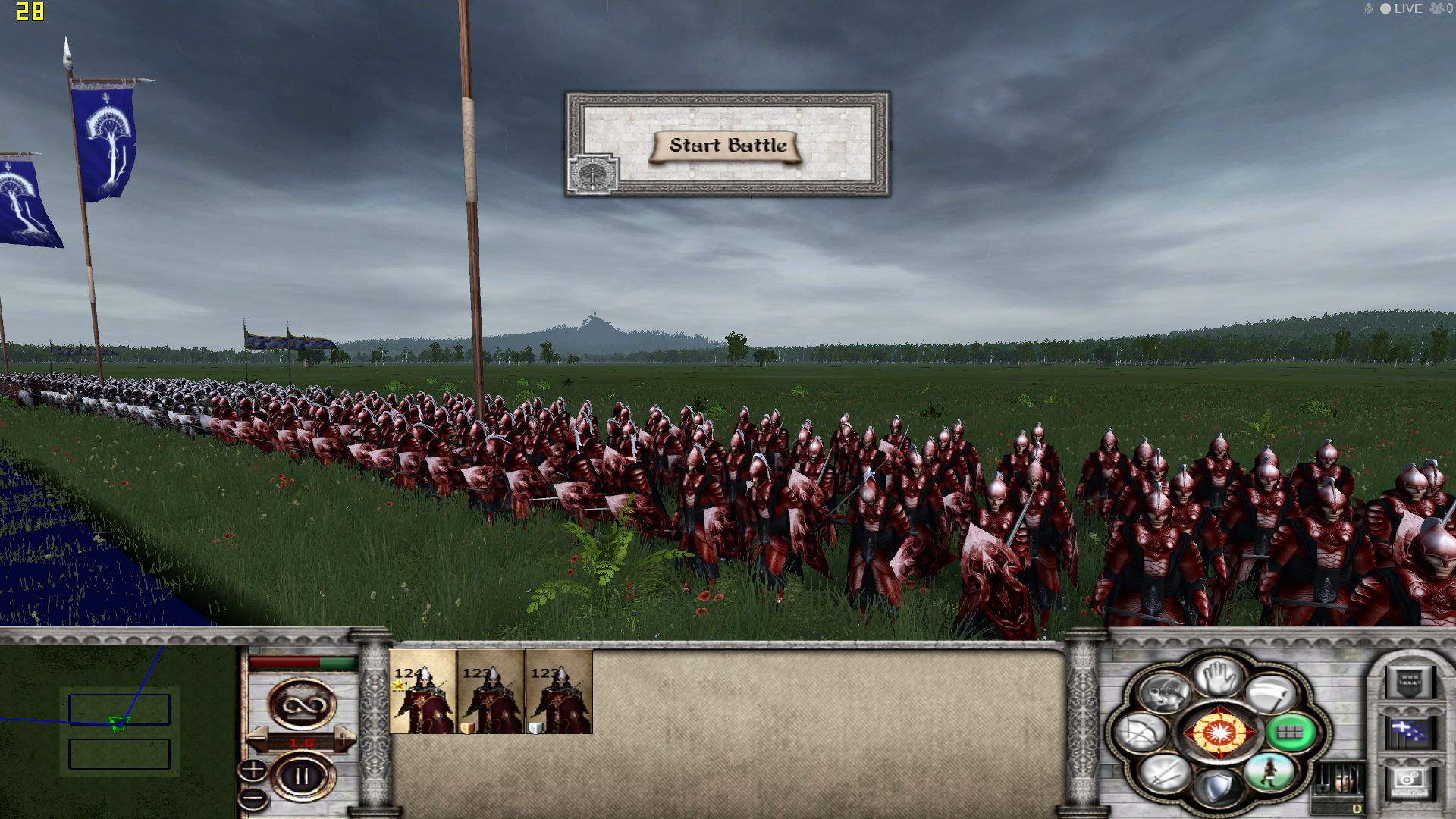Image resolution: width=1456 pixels, height=819 pixels.
Task: Select the unit card with bronze chevron
Action: point(490,692)
